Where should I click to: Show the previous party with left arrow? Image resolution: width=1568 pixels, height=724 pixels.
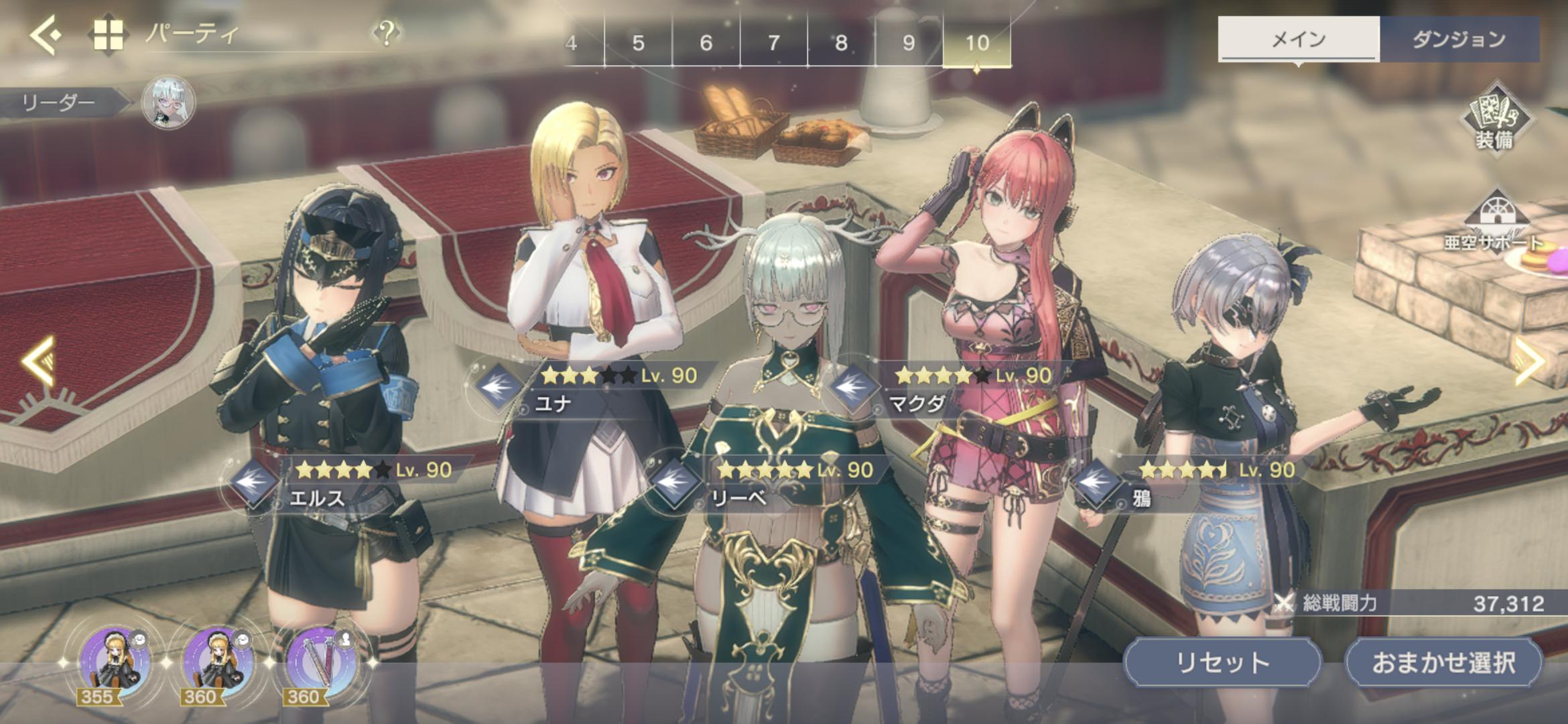[39, 362]
